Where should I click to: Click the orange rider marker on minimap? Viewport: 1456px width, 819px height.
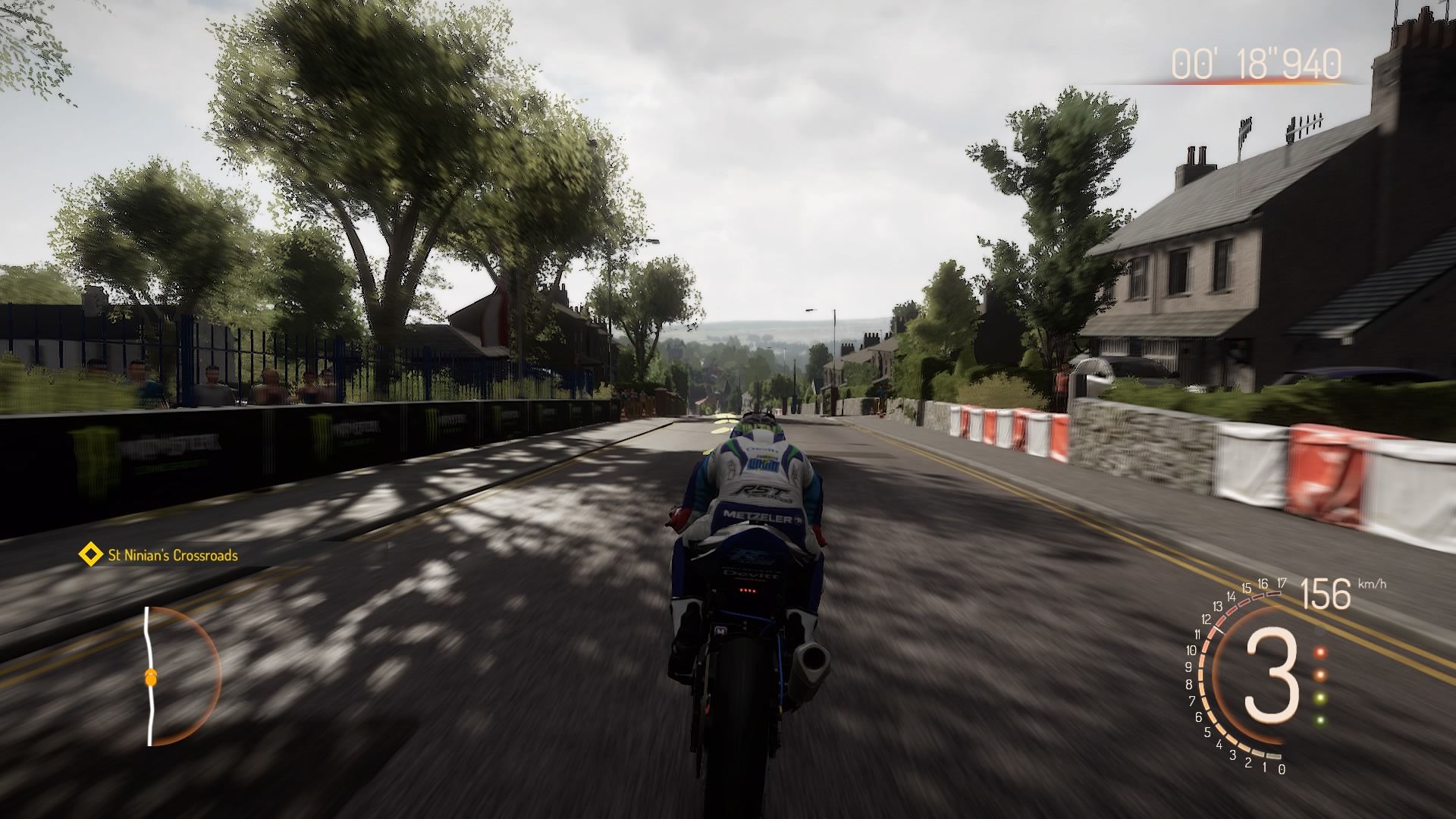click(151, 677)
